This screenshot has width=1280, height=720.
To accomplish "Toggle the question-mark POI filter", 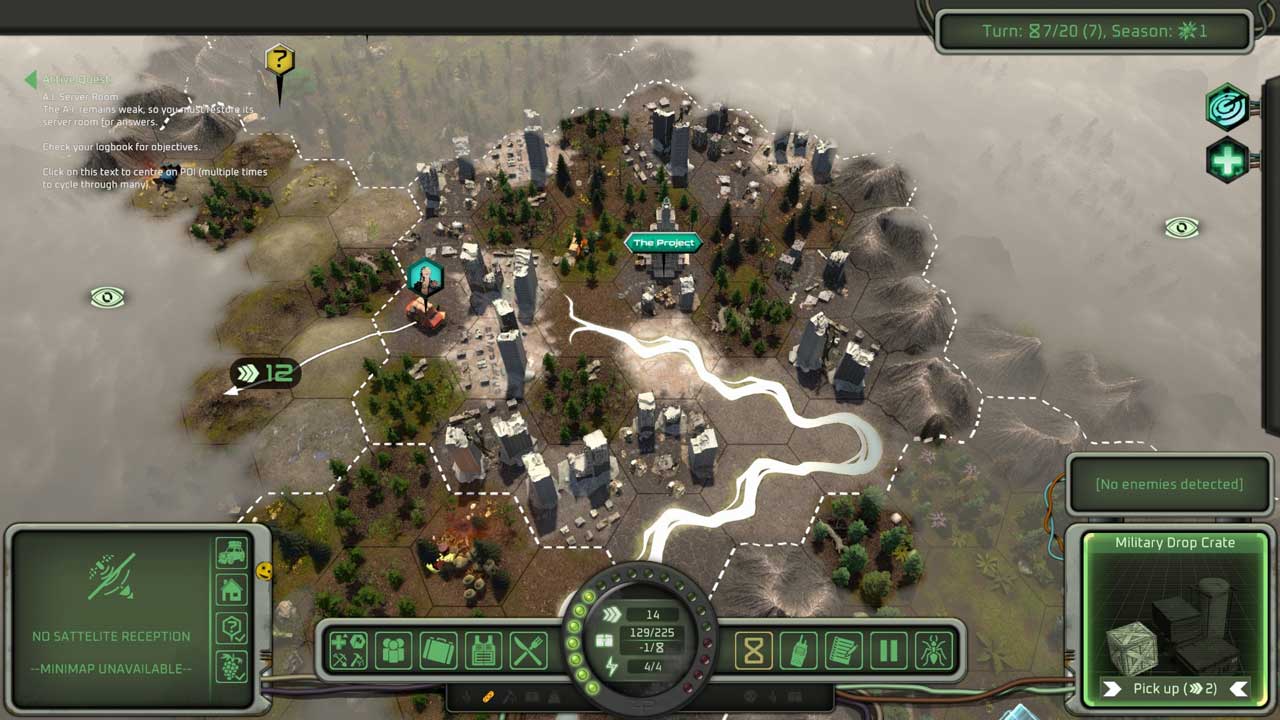I will pos(231,629).
